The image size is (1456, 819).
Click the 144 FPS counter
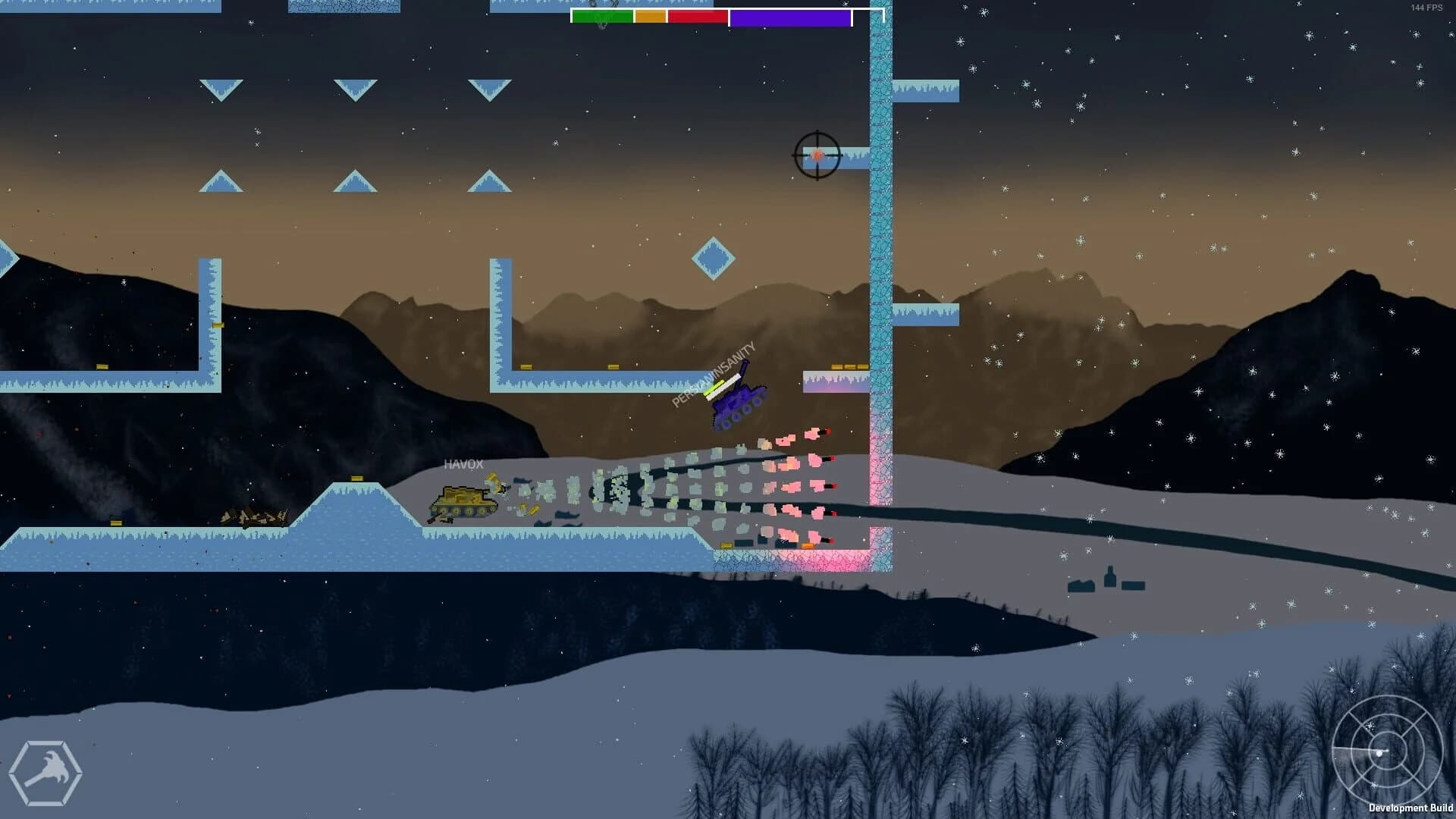click(1424, 6)
